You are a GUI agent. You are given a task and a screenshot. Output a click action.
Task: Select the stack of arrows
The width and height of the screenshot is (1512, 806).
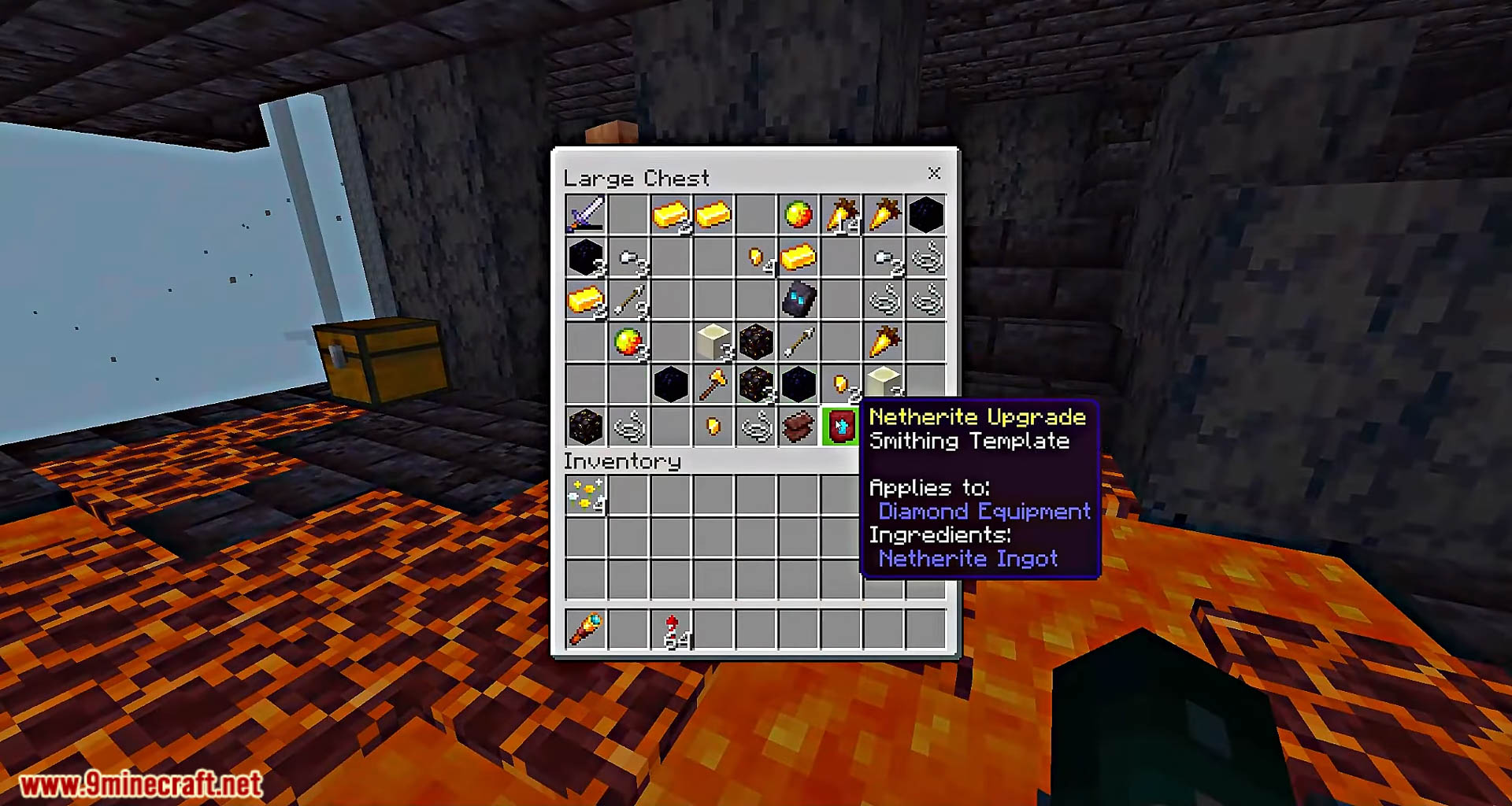coord(628,299)
